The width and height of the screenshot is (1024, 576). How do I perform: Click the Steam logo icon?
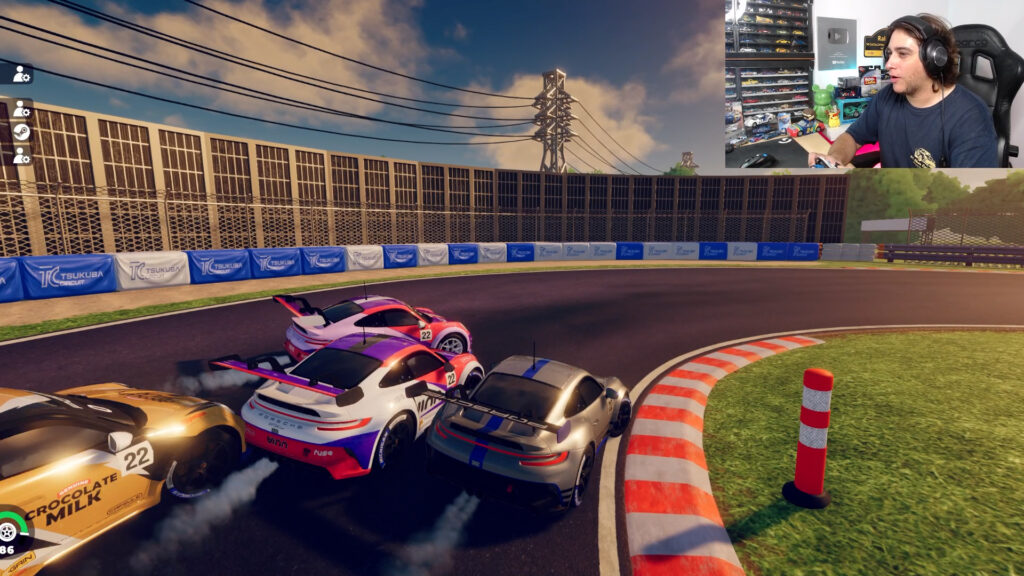point(21,132)
